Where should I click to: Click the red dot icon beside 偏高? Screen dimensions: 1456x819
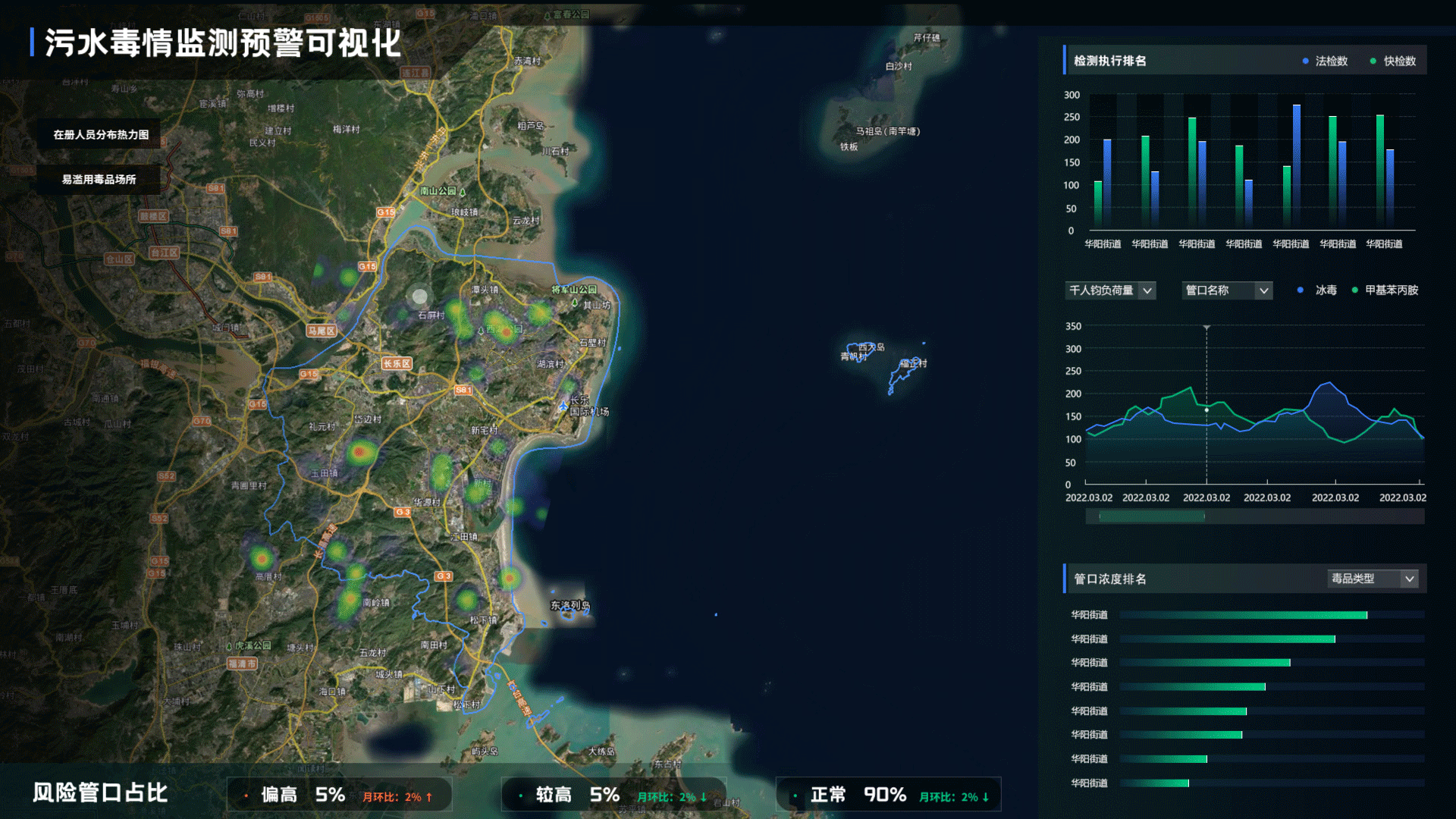click(245, 795)
